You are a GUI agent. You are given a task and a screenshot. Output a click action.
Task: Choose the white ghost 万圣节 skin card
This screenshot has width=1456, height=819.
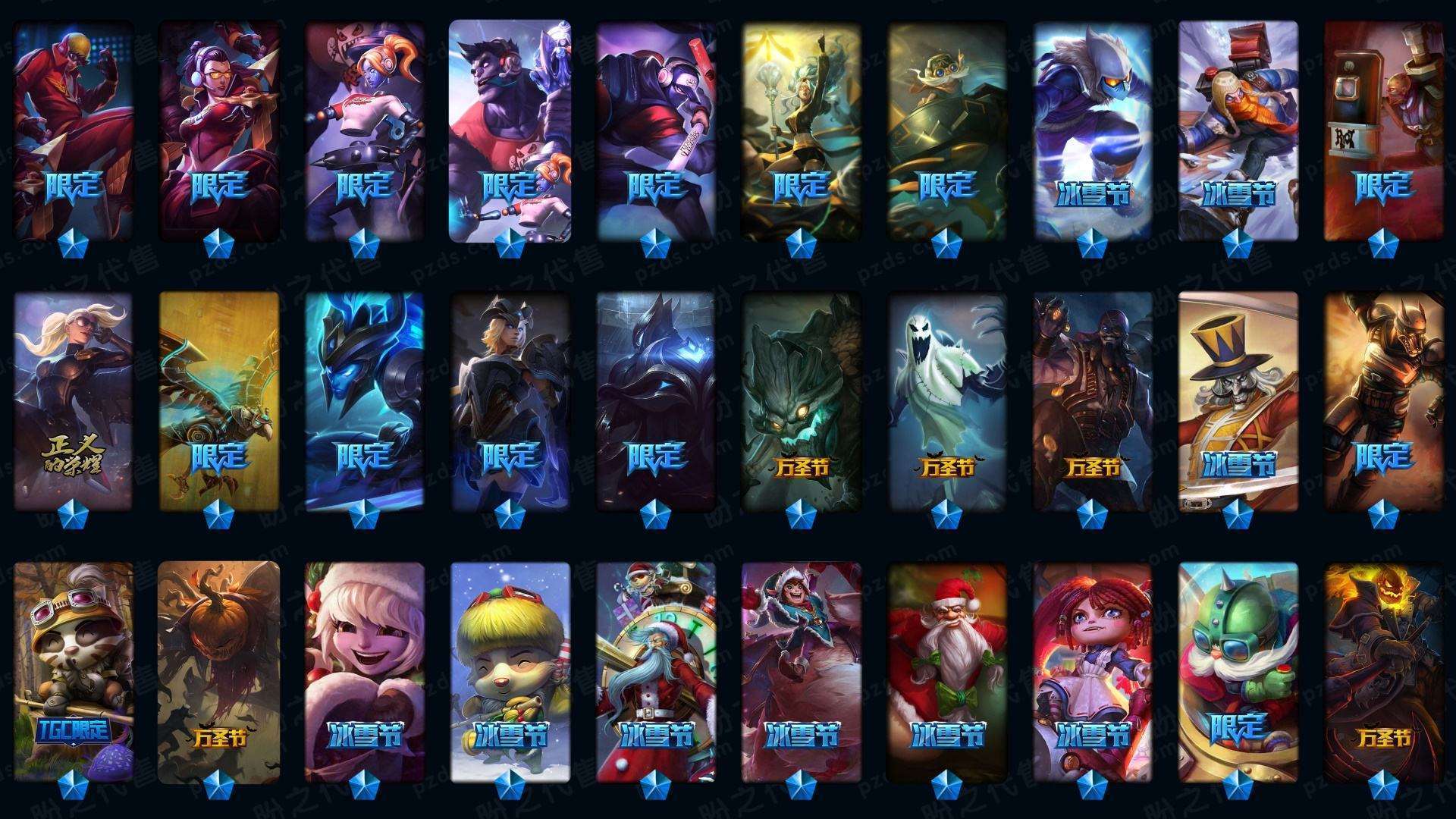946,400
